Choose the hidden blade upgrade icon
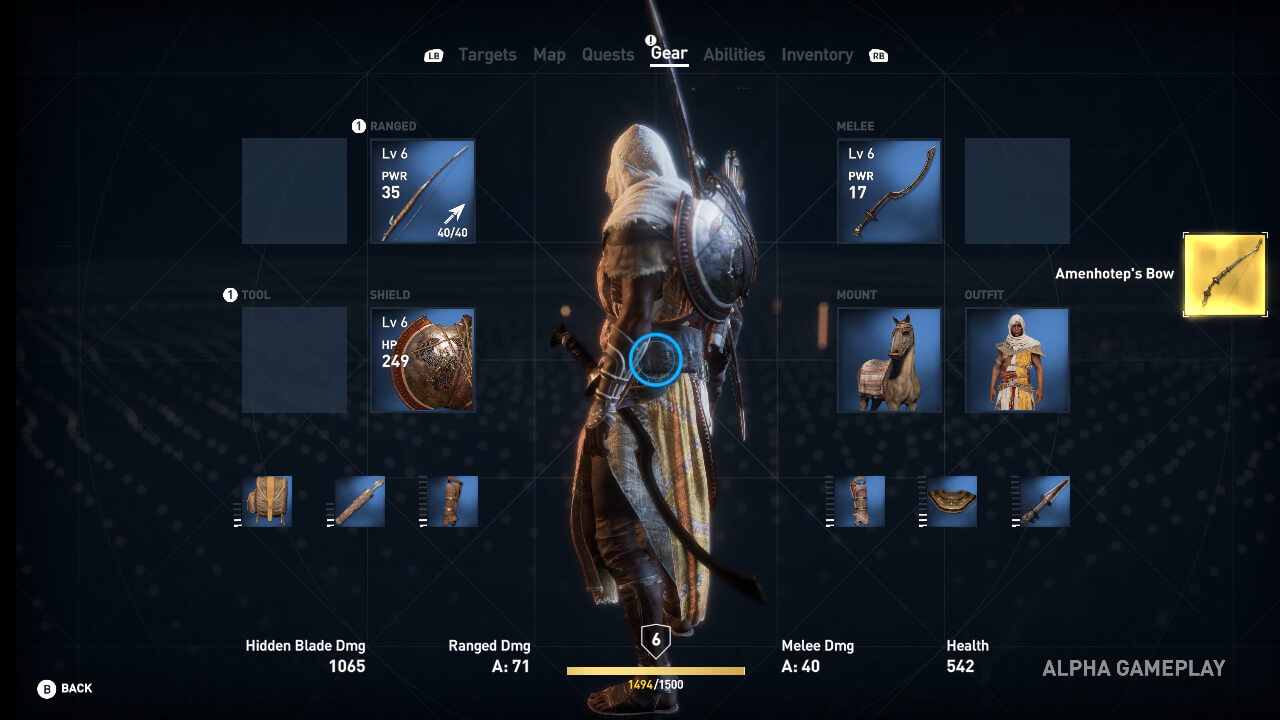The height and width of the screenshot is (720, 1280). [1045, 501]
